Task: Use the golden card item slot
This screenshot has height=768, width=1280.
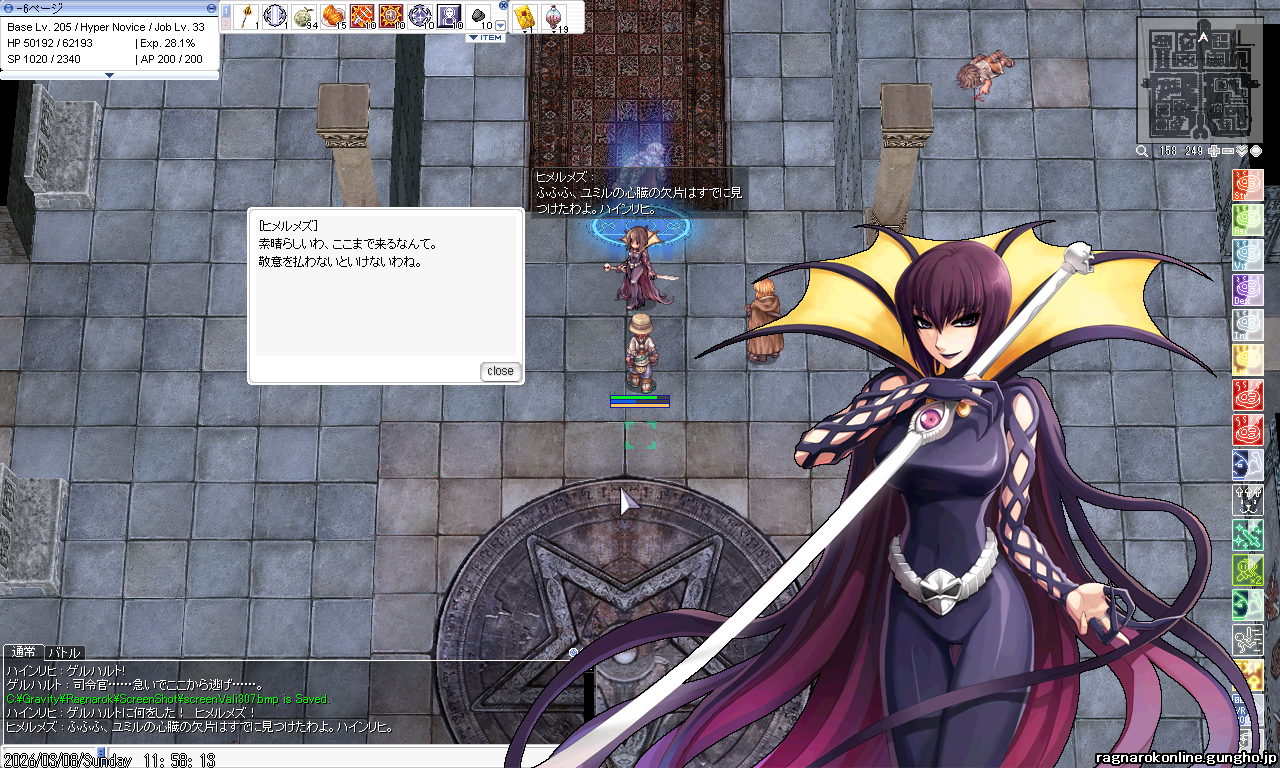Action: (523, 16)
